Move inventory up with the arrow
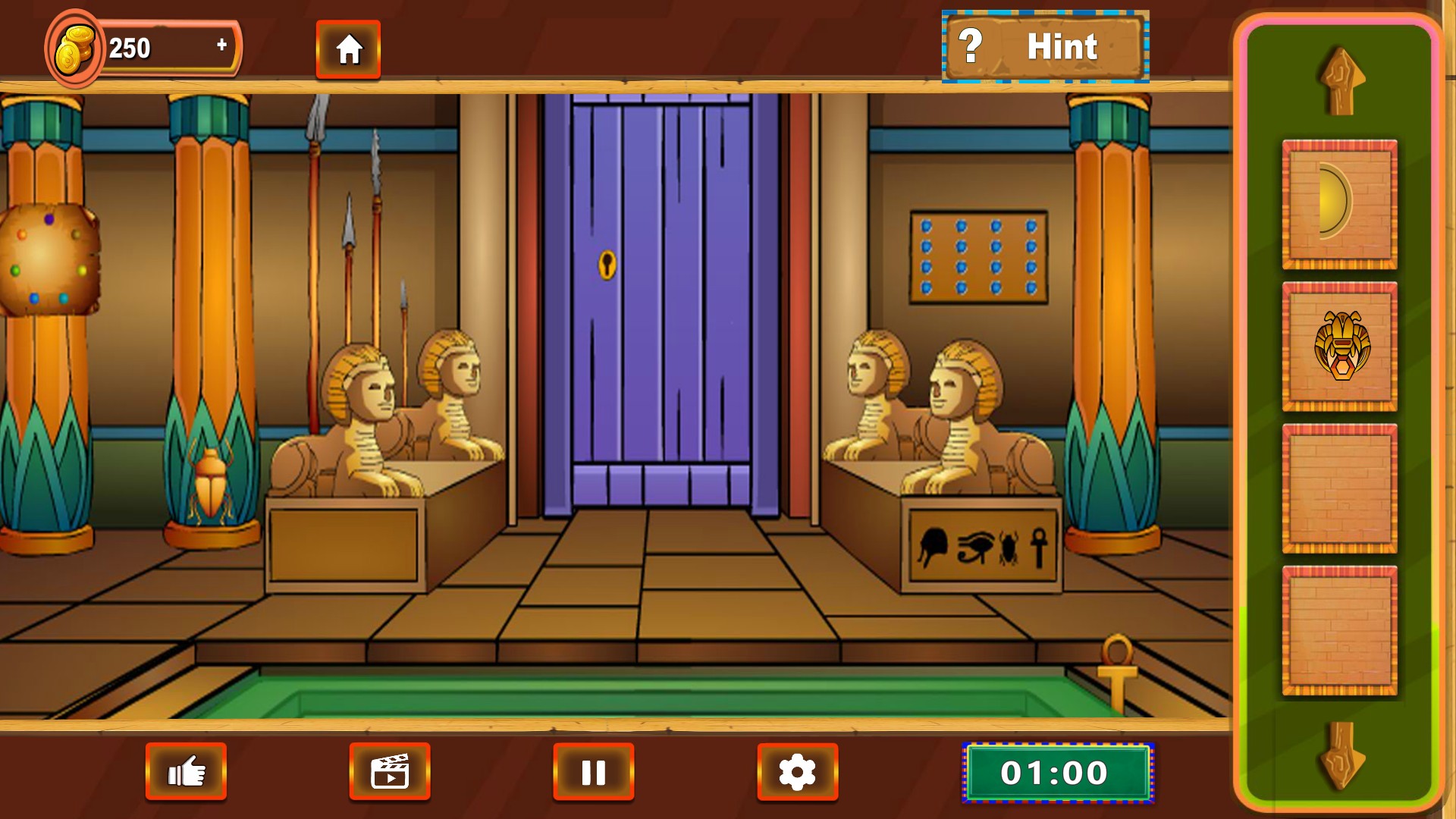The width and height of the screenshot is (1456, 819). [1341, 81]
